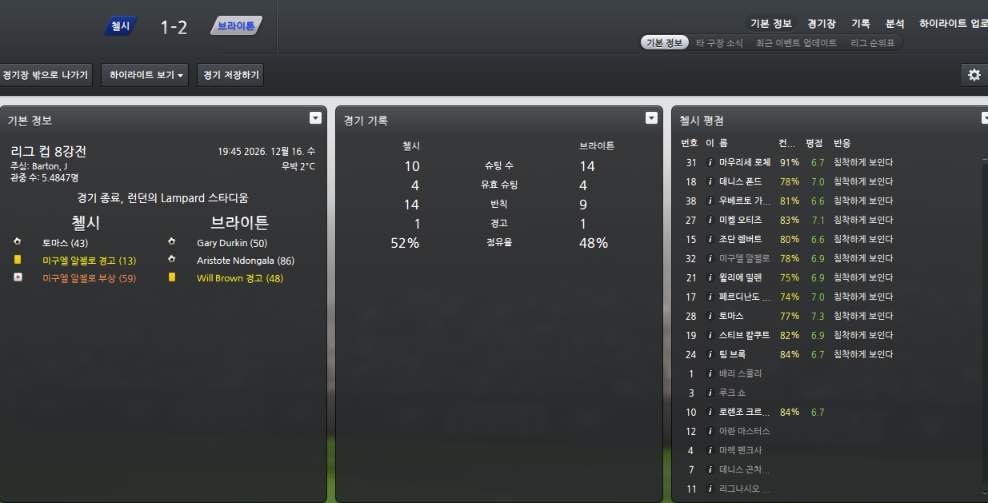This screenshot has width=988, height=503.
Task: Open Will Brown 경고 (48) event
Action: click(239, 278)
